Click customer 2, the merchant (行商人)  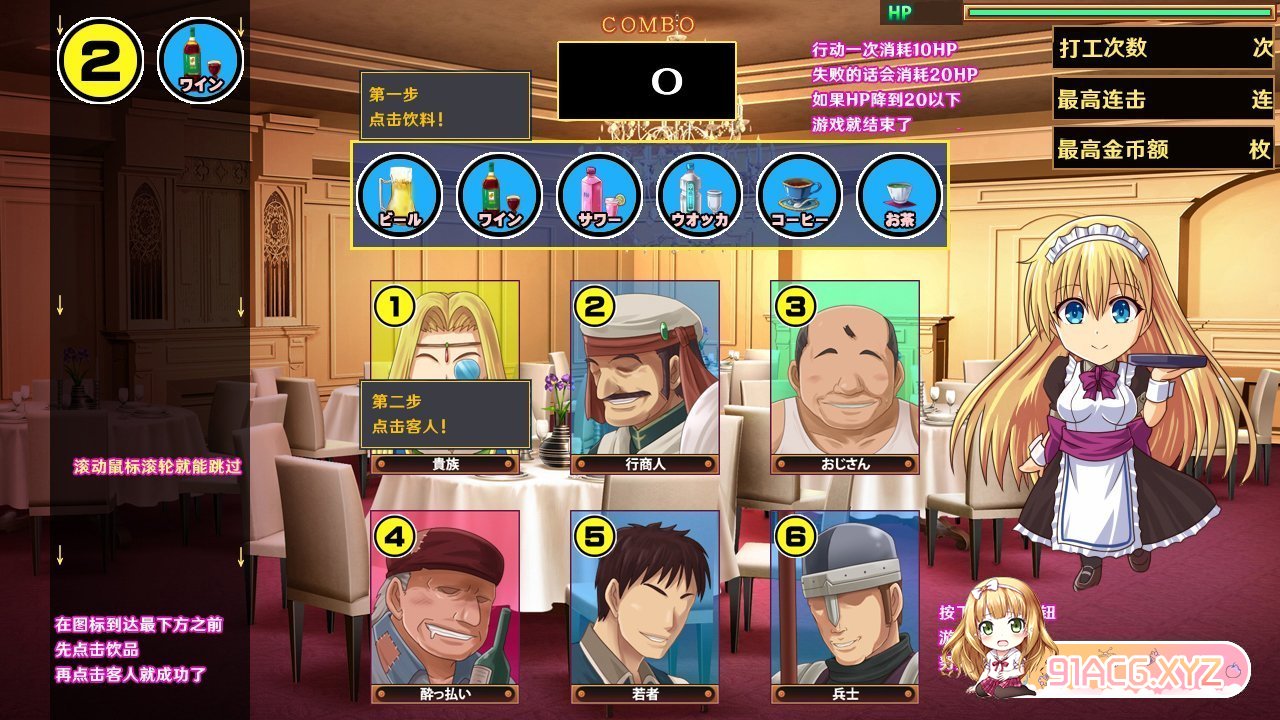click(x=645, y=375)
